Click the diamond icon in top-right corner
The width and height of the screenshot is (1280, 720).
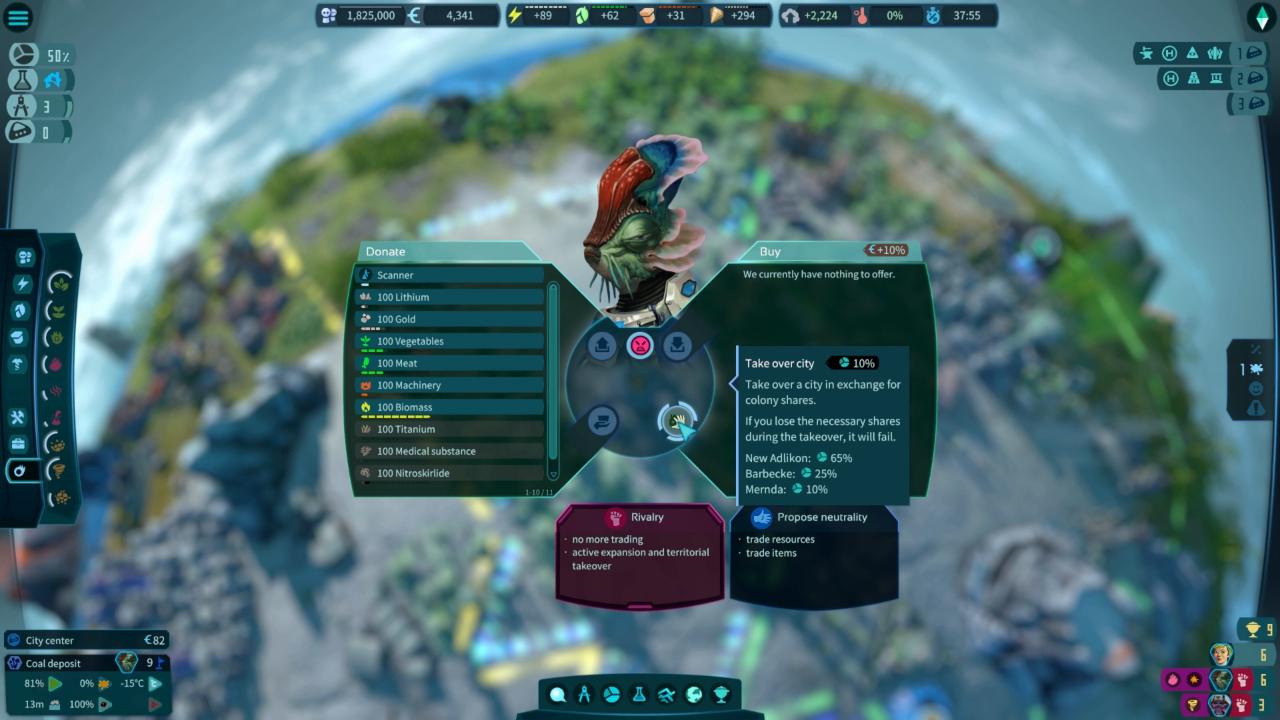pos(1261,17)
